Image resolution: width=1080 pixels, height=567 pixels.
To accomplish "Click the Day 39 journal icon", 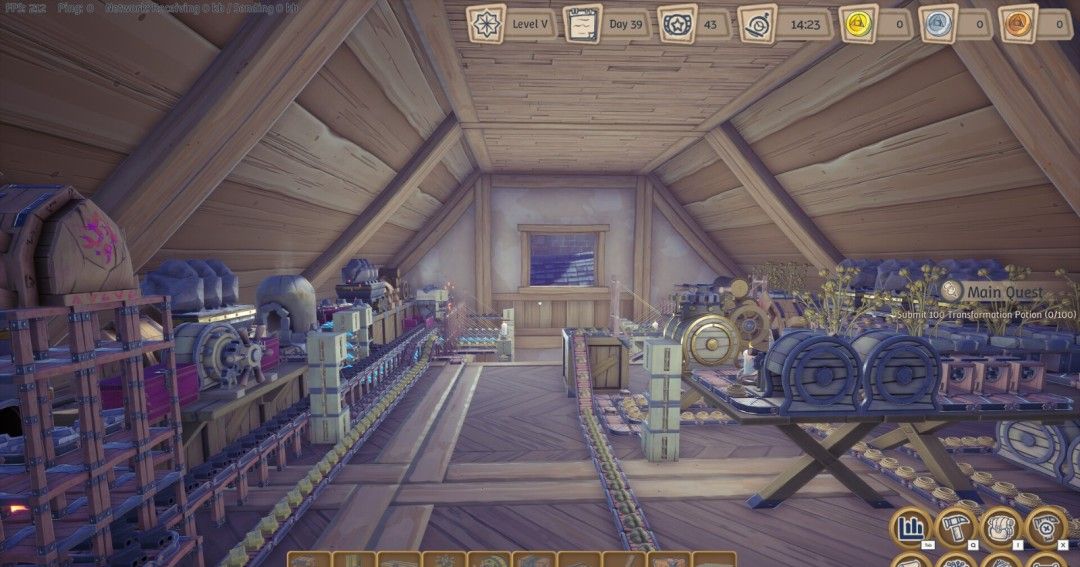I will [582, 23].
